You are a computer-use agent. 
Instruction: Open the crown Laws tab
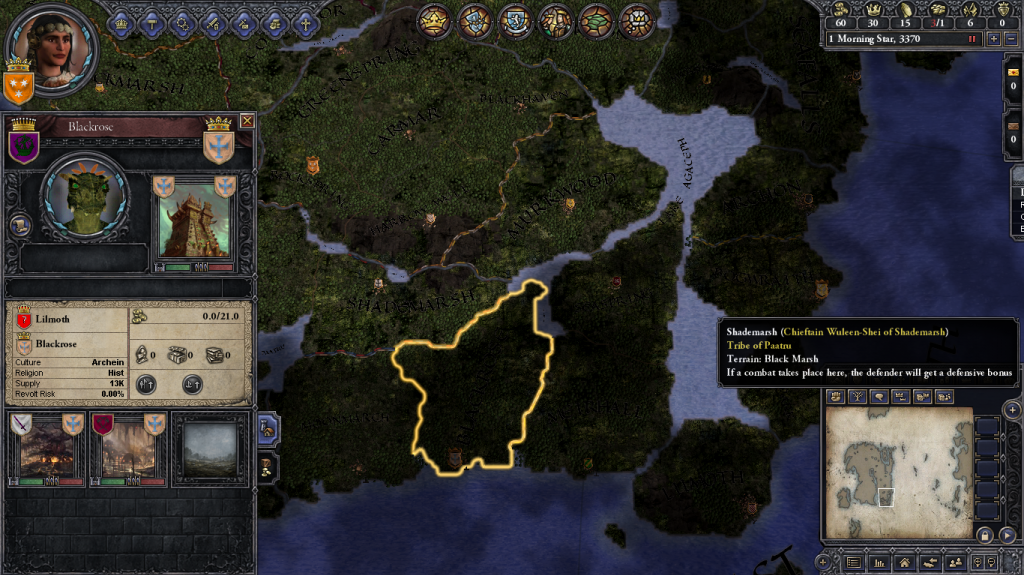[x=123, y=21]
